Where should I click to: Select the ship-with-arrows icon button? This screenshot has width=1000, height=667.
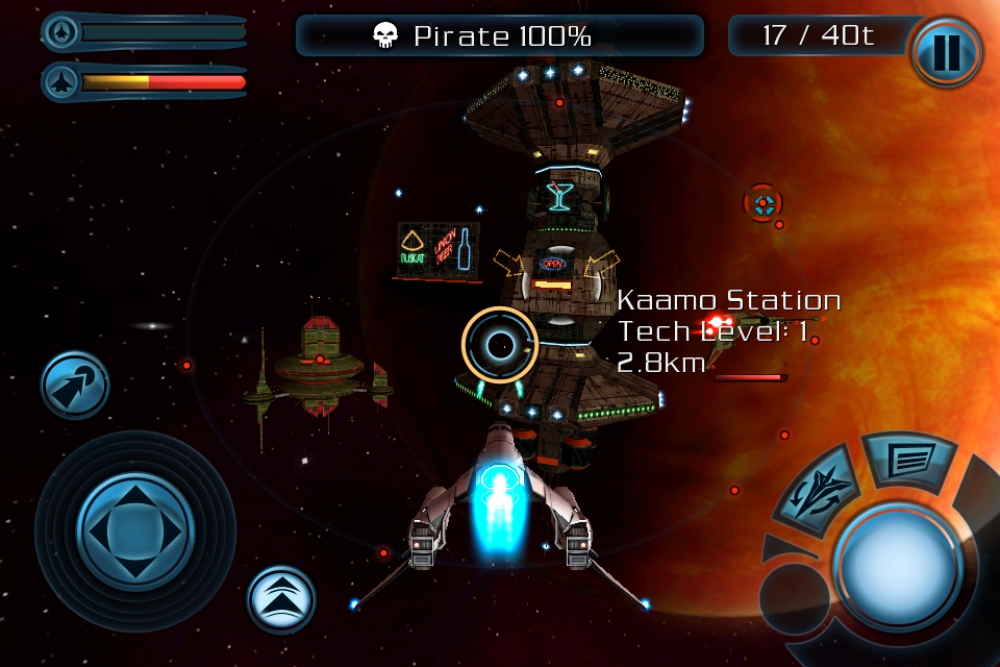(x=820, y=488)
